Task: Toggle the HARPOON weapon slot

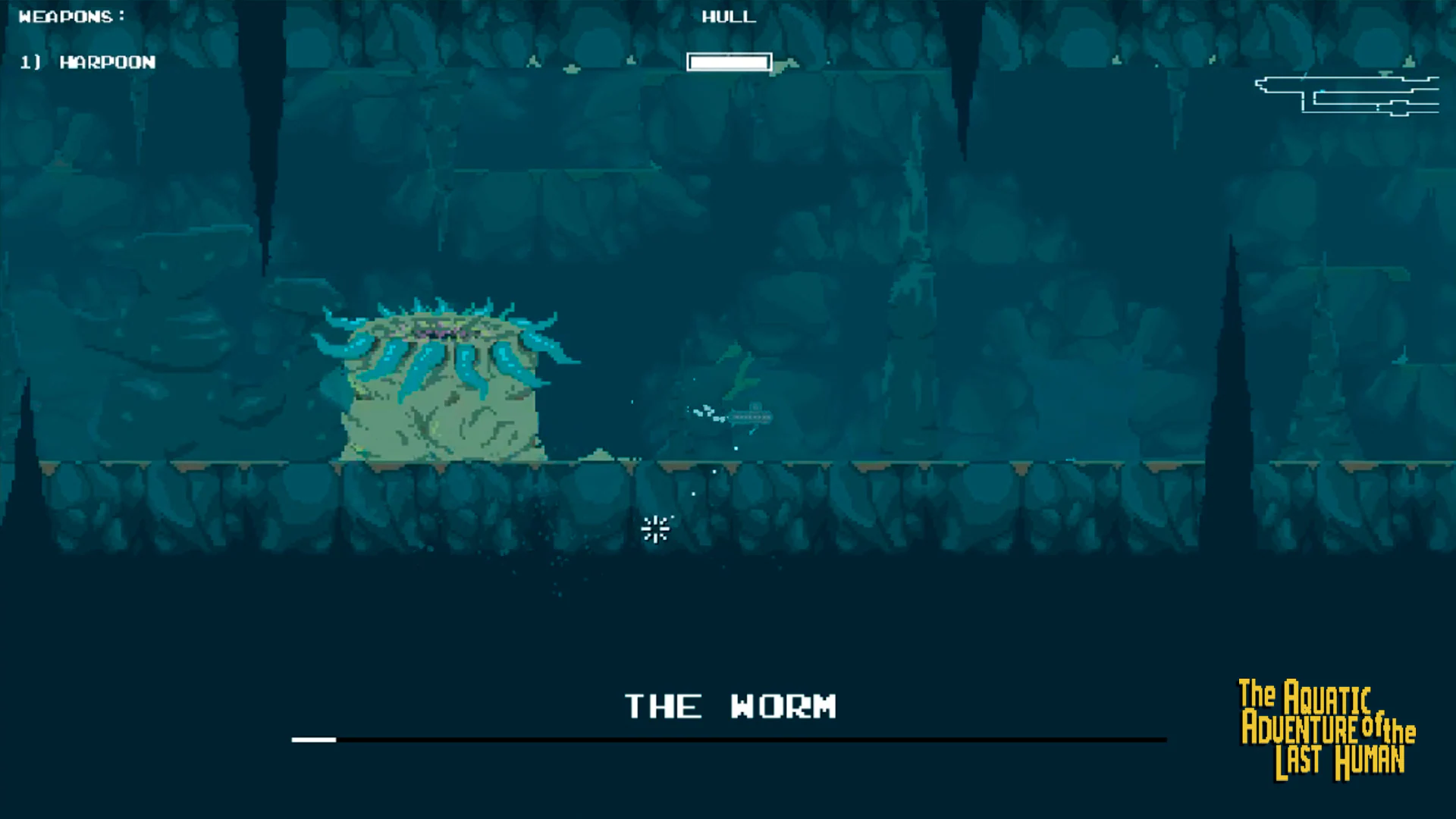Action: 87,62
